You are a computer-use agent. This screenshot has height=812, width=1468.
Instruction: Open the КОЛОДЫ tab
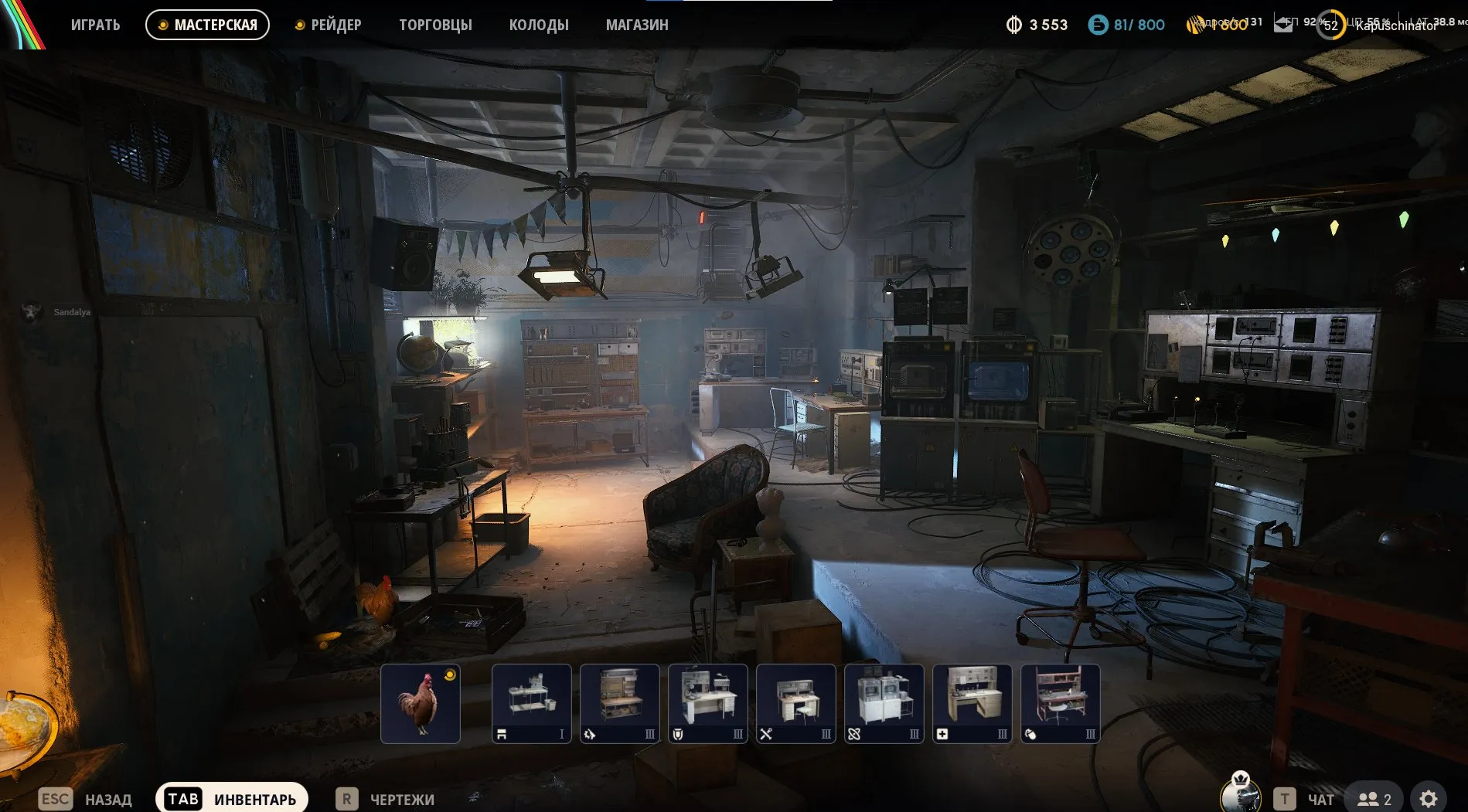[x=539, y=25]
